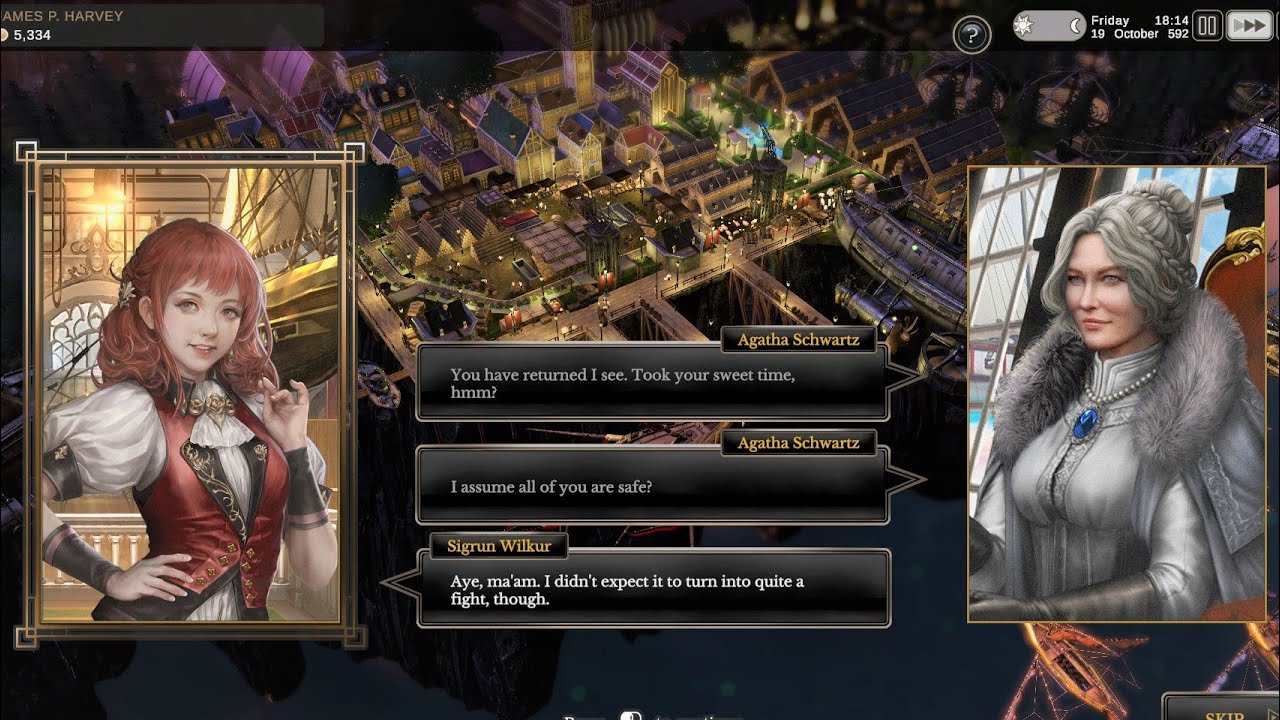Activate the fast-forward time button
Image resolution: width=1280 pixels, height=720 pixels.
coord(1249,26)
